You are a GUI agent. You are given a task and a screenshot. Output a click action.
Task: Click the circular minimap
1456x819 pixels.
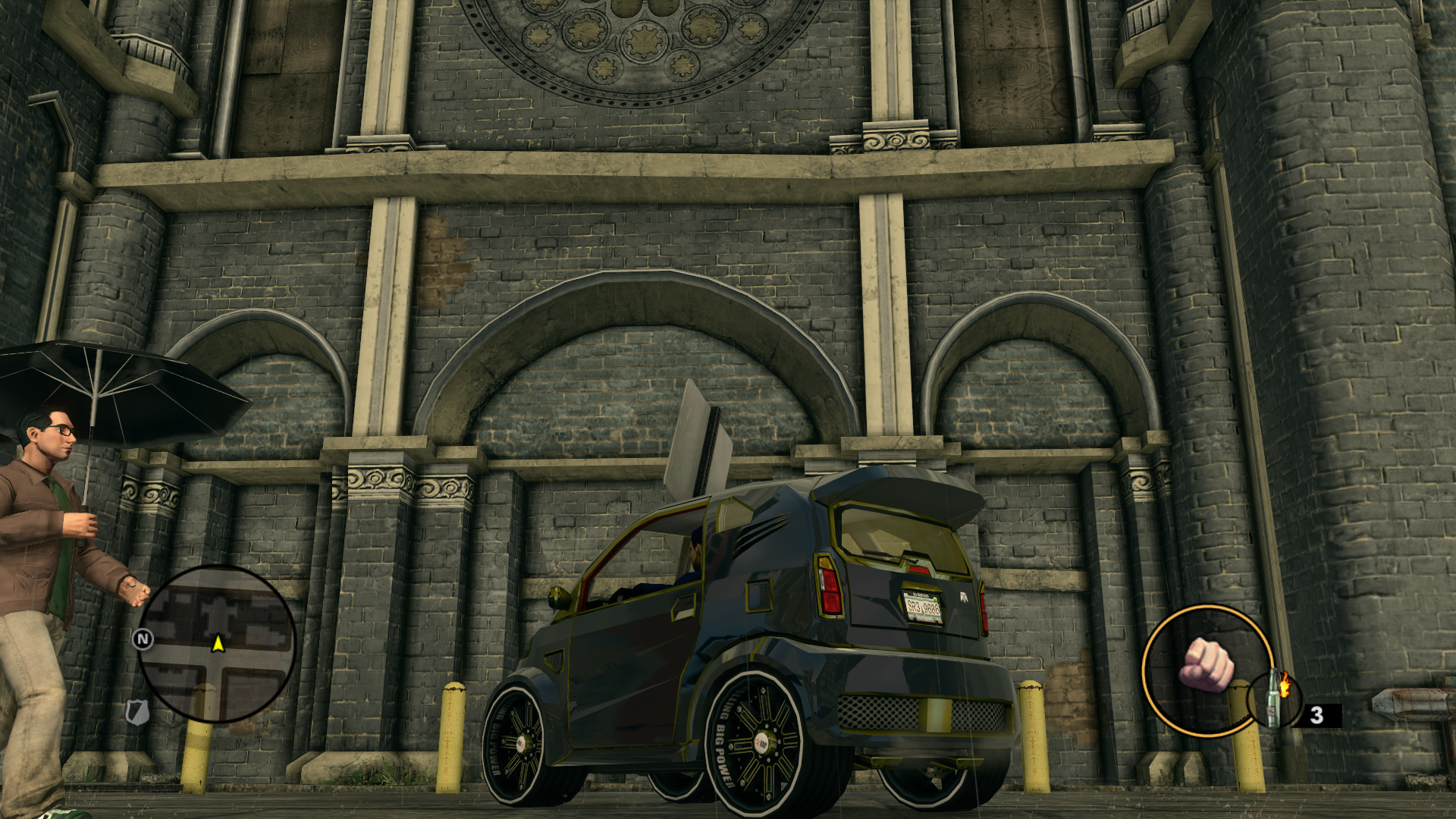coord(217,643)
